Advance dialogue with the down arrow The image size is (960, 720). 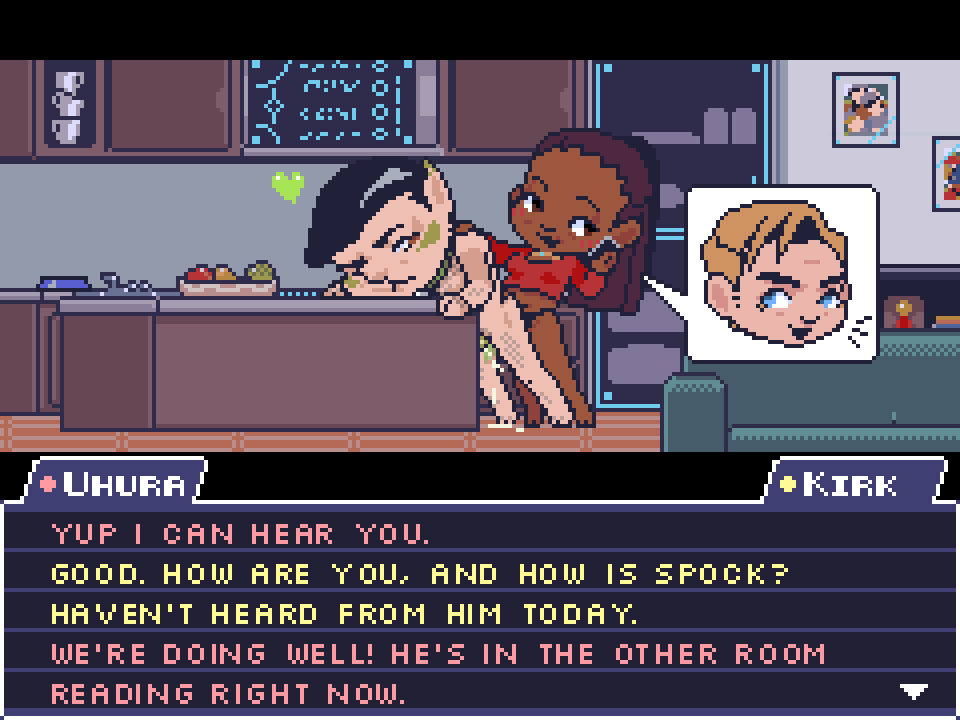click(x=913, y=691)
